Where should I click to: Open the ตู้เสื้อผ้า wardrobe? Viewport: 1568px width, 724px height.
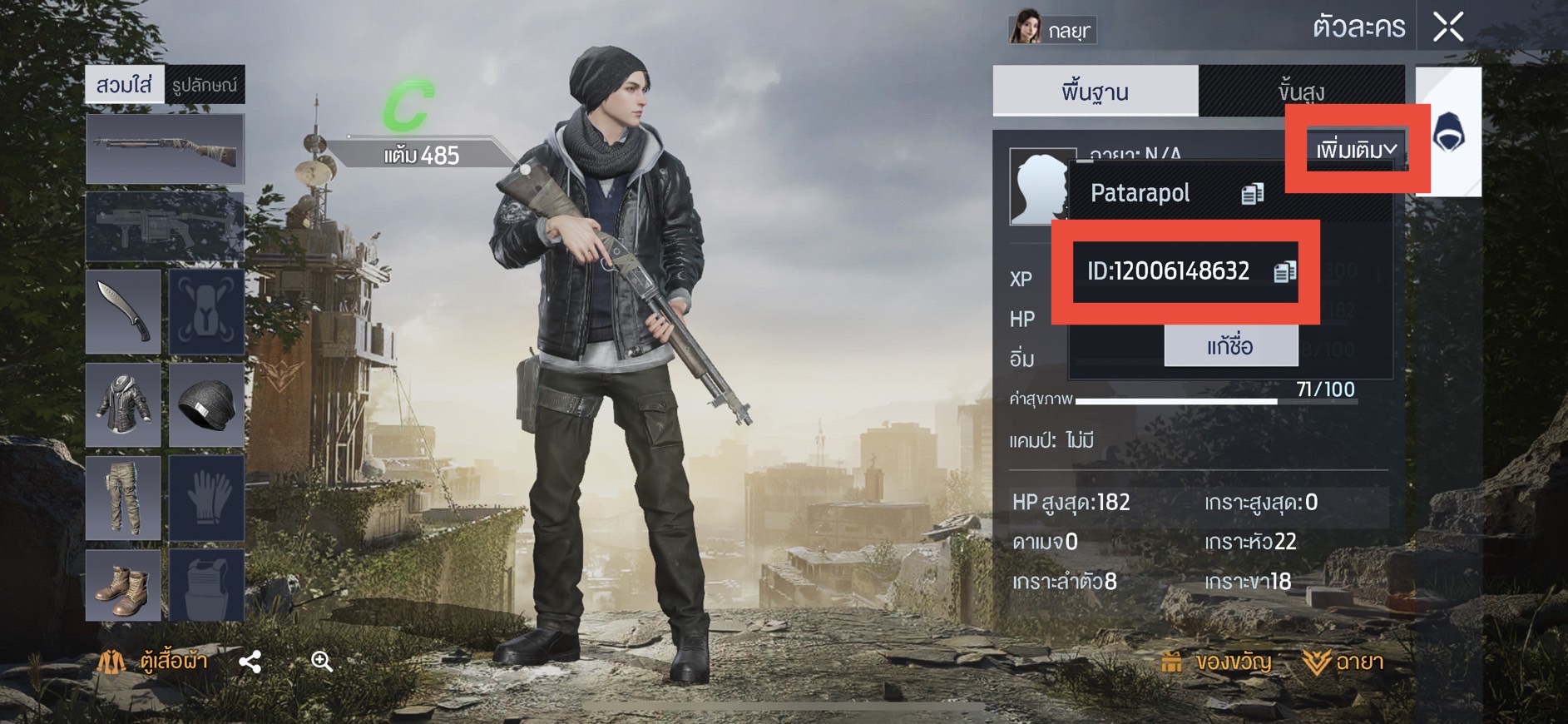[x=153, y=662]
